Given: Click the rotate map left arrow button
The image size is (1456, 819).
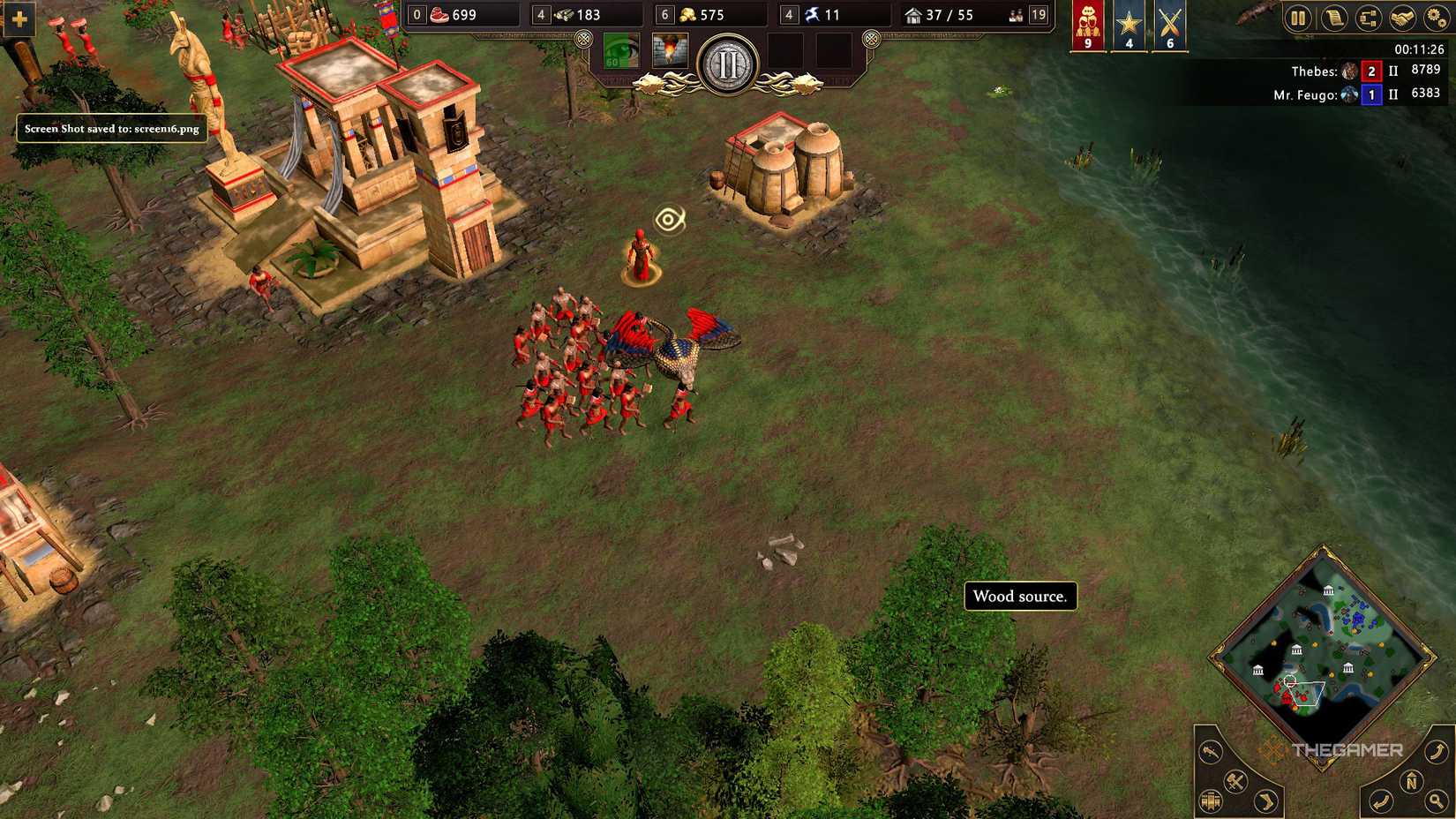Looking at the screenshot, I should coord(1382,801).
